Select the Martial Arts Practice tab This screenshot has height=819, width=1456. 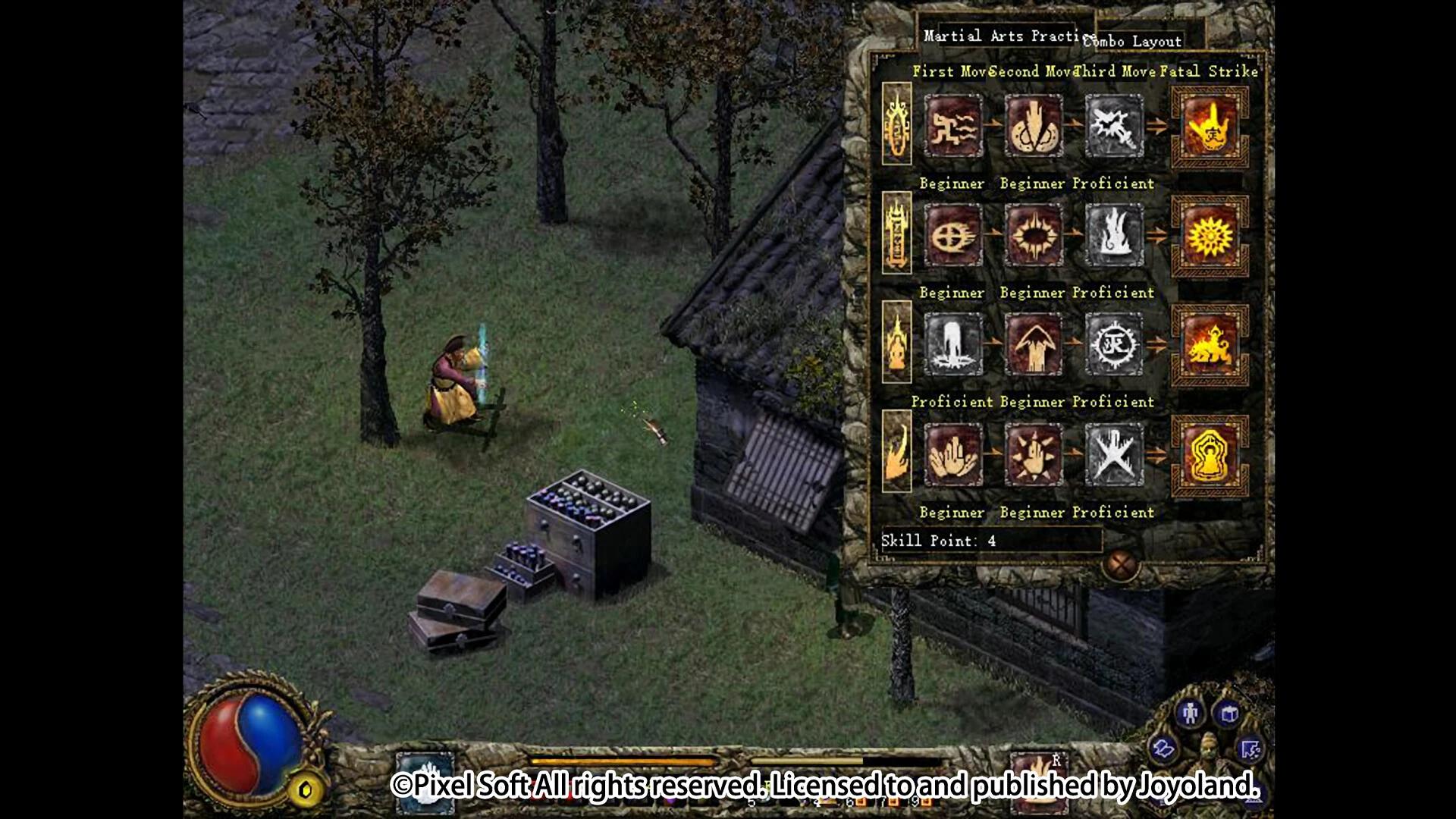coord(1001,35)
